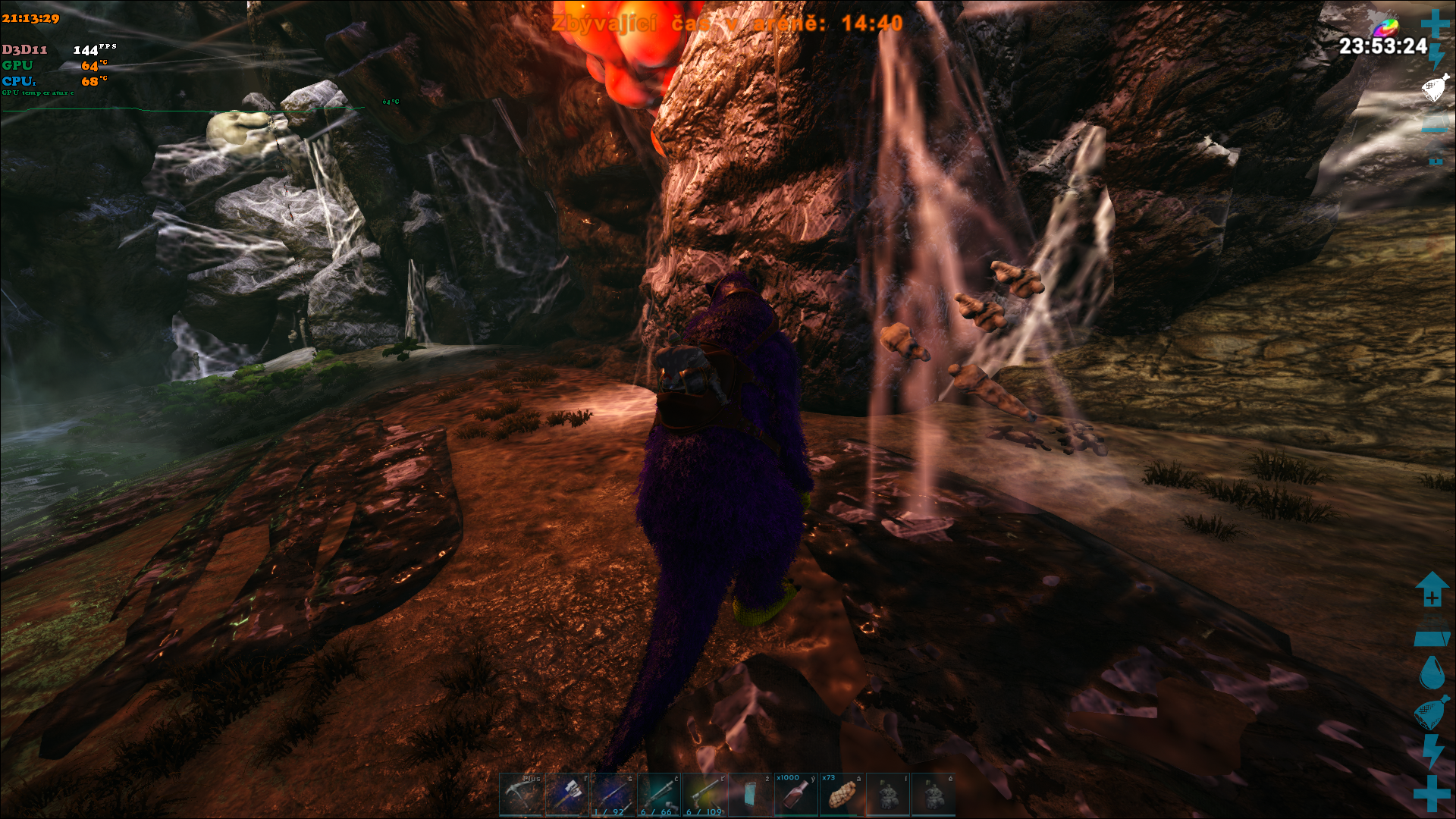Viewport: 1456px width, 819px height.
Task: Equip the axe in the hotbar
Action: click(567, 794)
